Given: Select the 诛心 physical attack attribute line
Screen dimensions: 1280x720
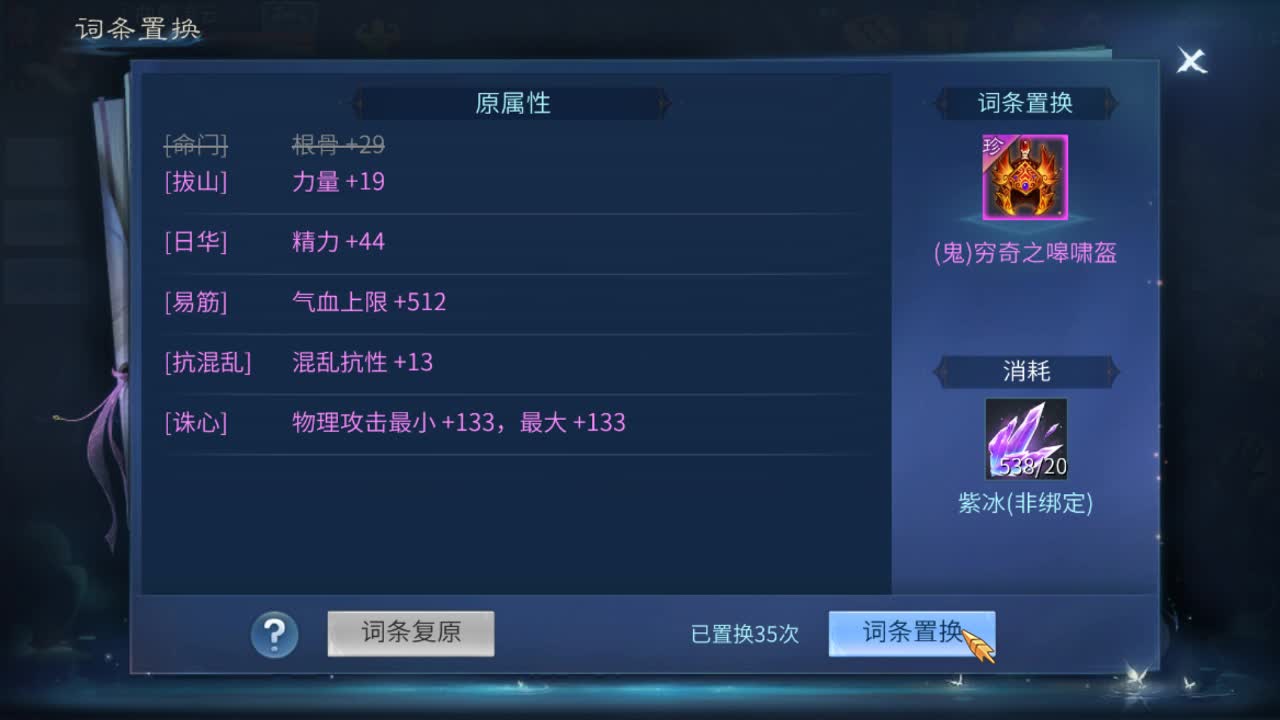Looking at the screenshot, I should [x=400, y=422].
